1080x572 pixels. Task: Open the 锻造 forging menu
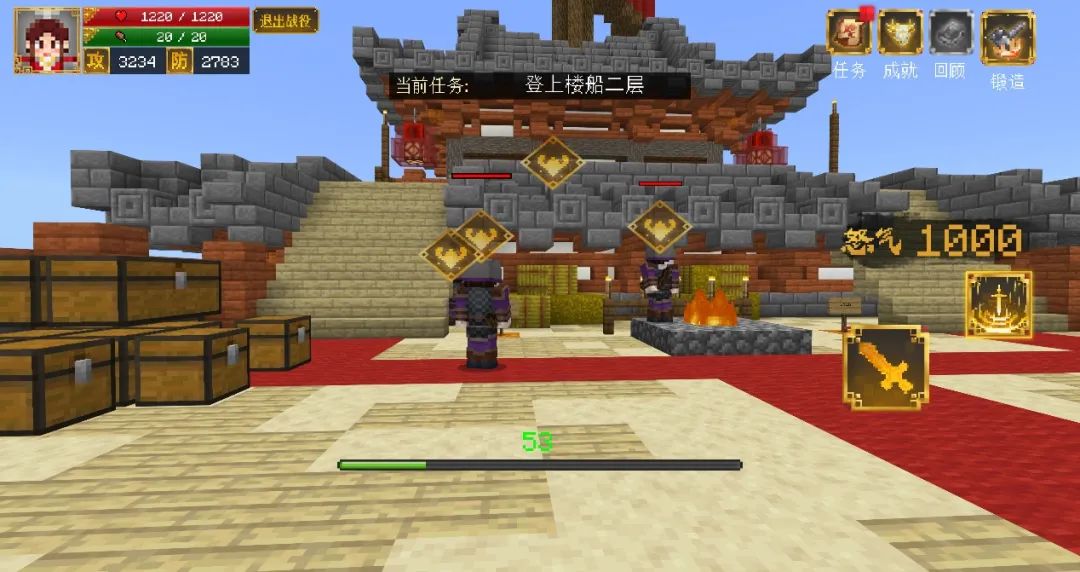click(x=1007, y=38)
